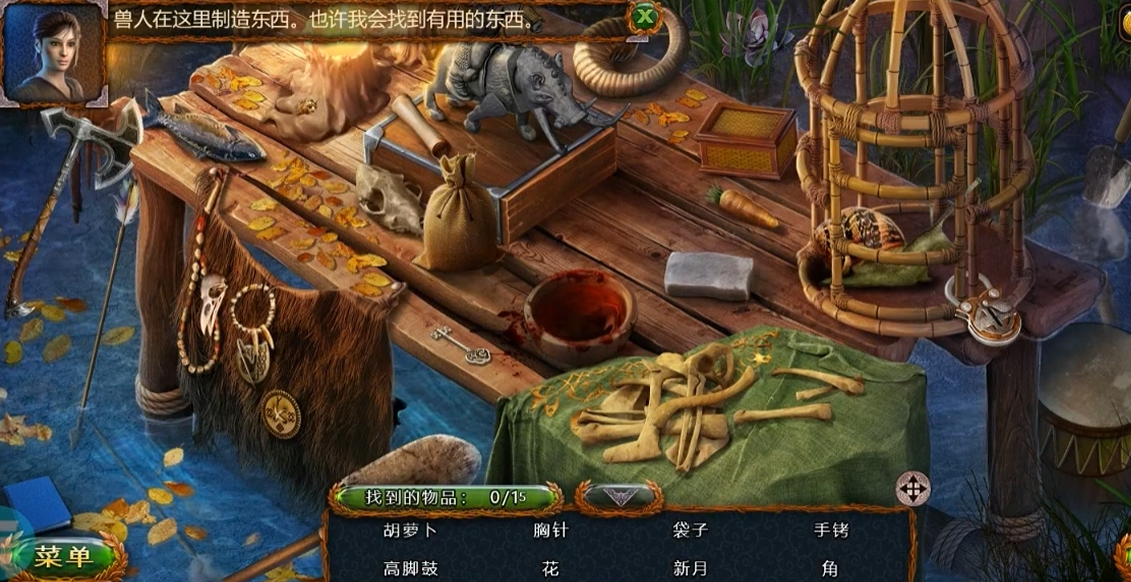This screenshot has height=582, width=1131.
Task: Choose 高脚鼓 from the item list
Action: [410, 568]
